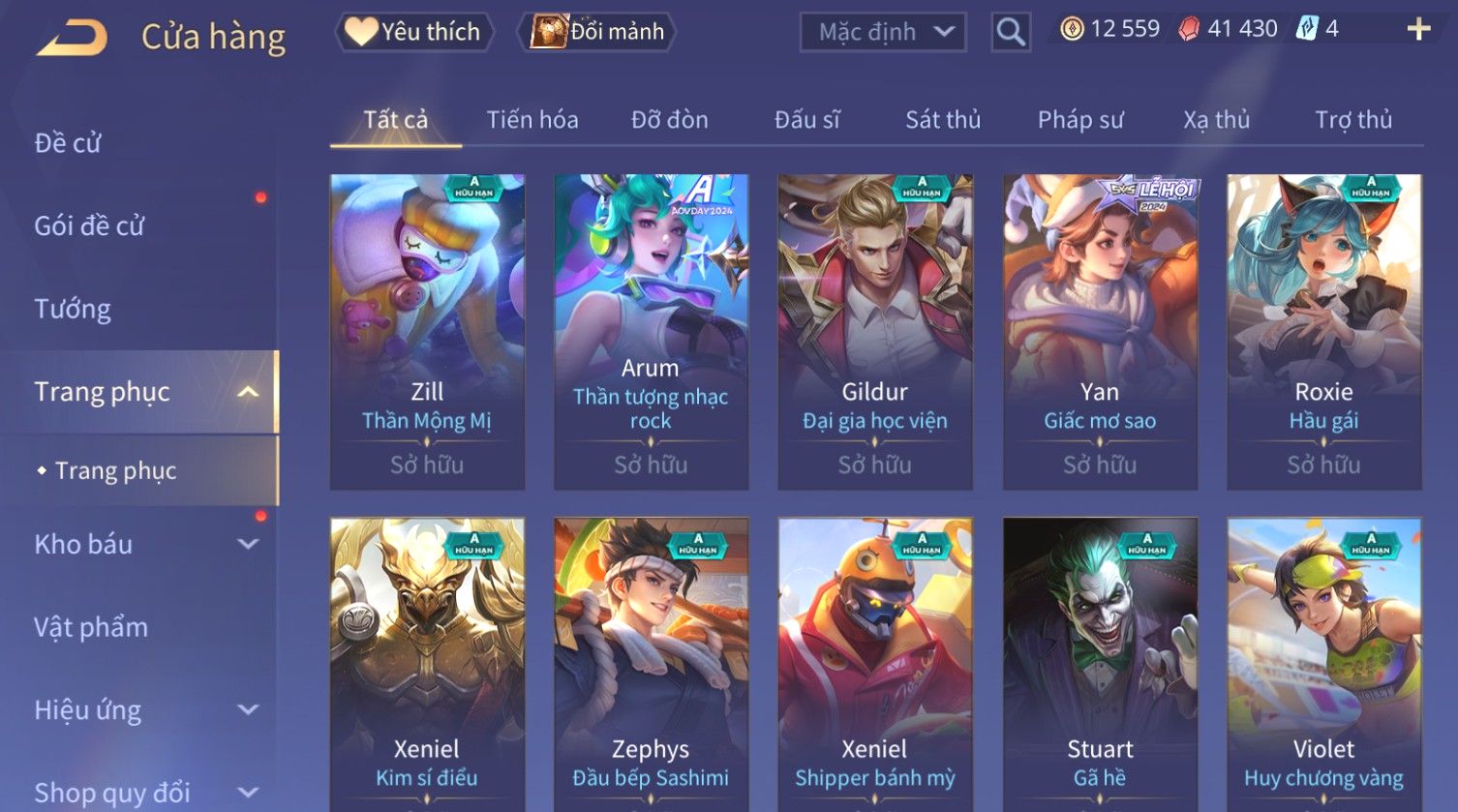Screen dimensions: 1458x812
Task: Switch to the Pháp sư tab
Action: tap(1080, 120)
